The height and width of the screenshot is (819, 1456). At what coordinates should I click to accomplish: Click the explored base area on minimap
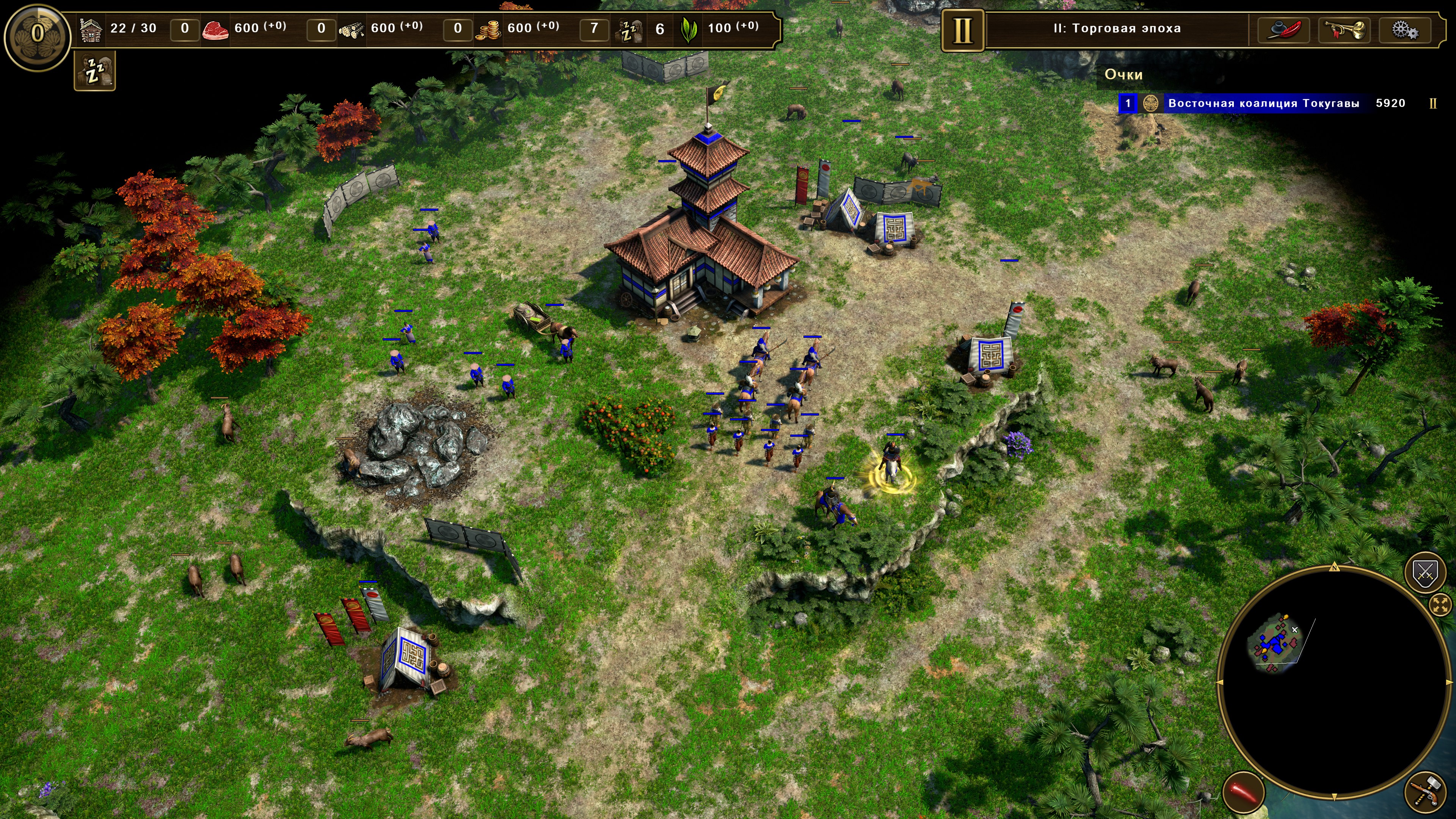pyautogui.click(x=1274, y=644)
